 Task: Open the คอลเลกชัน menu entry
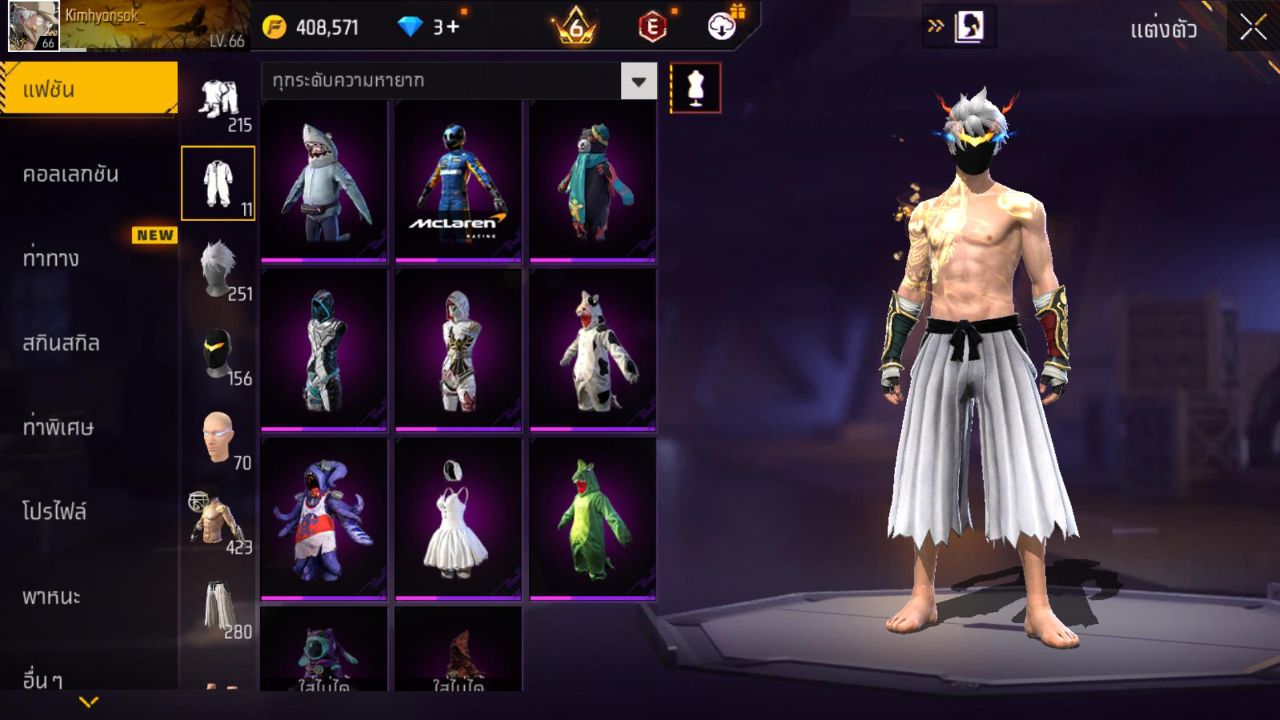70,174
